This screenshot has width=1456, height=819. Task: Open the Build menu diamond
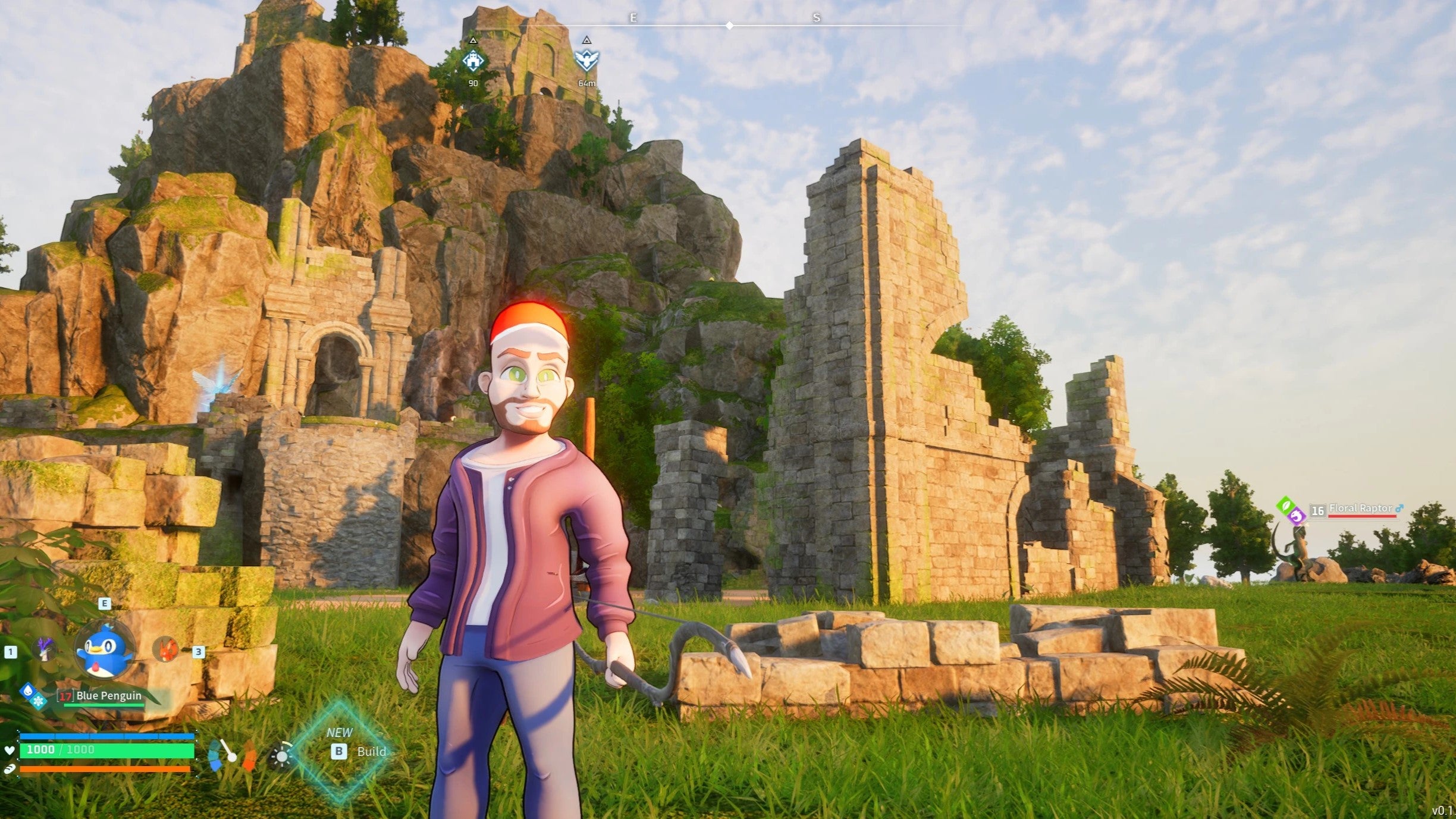point(341,751)
